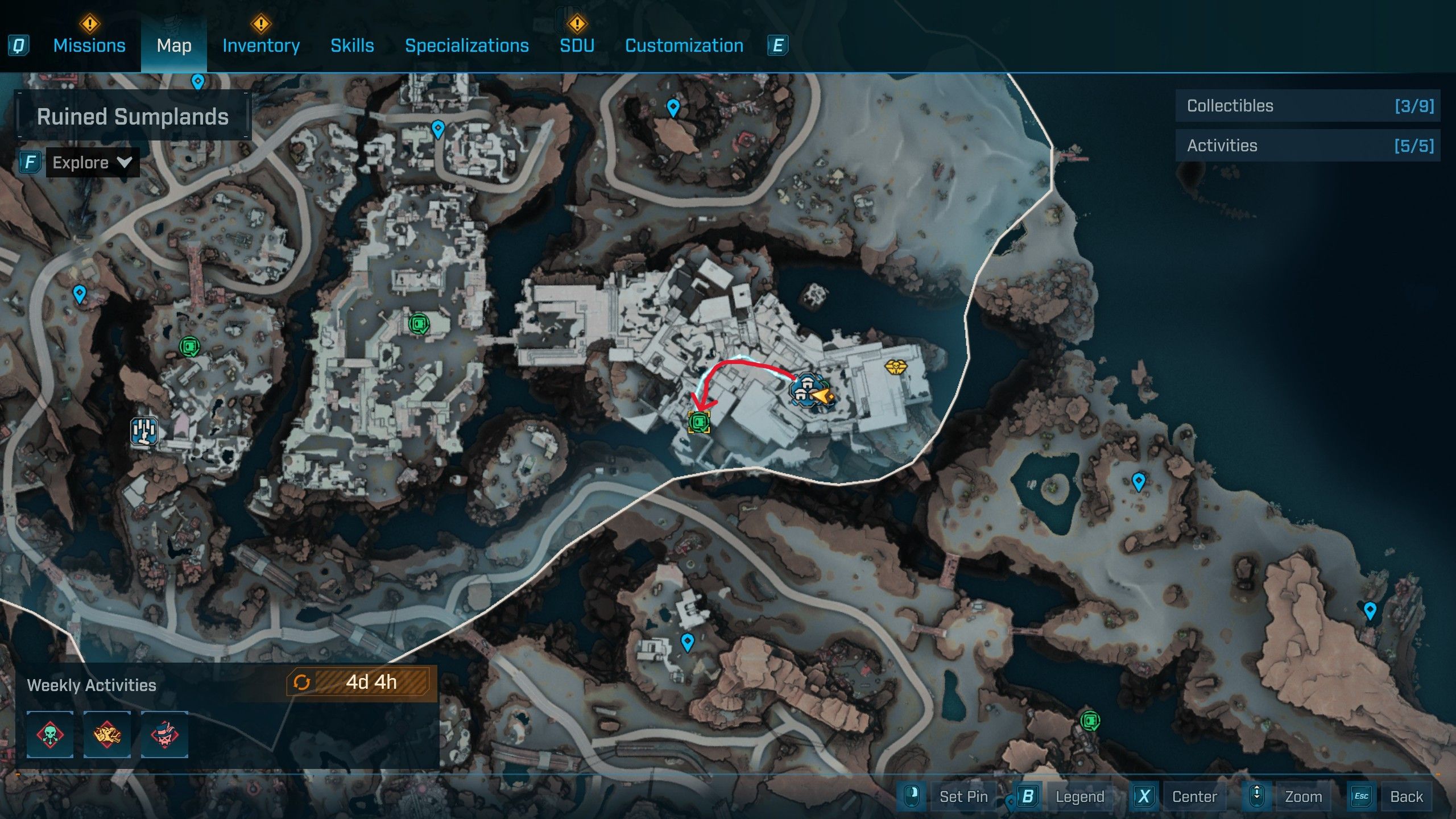Select the Activities progress row
The width and height of the screenshot is (1456, 819).
(x=1308, y=146)
